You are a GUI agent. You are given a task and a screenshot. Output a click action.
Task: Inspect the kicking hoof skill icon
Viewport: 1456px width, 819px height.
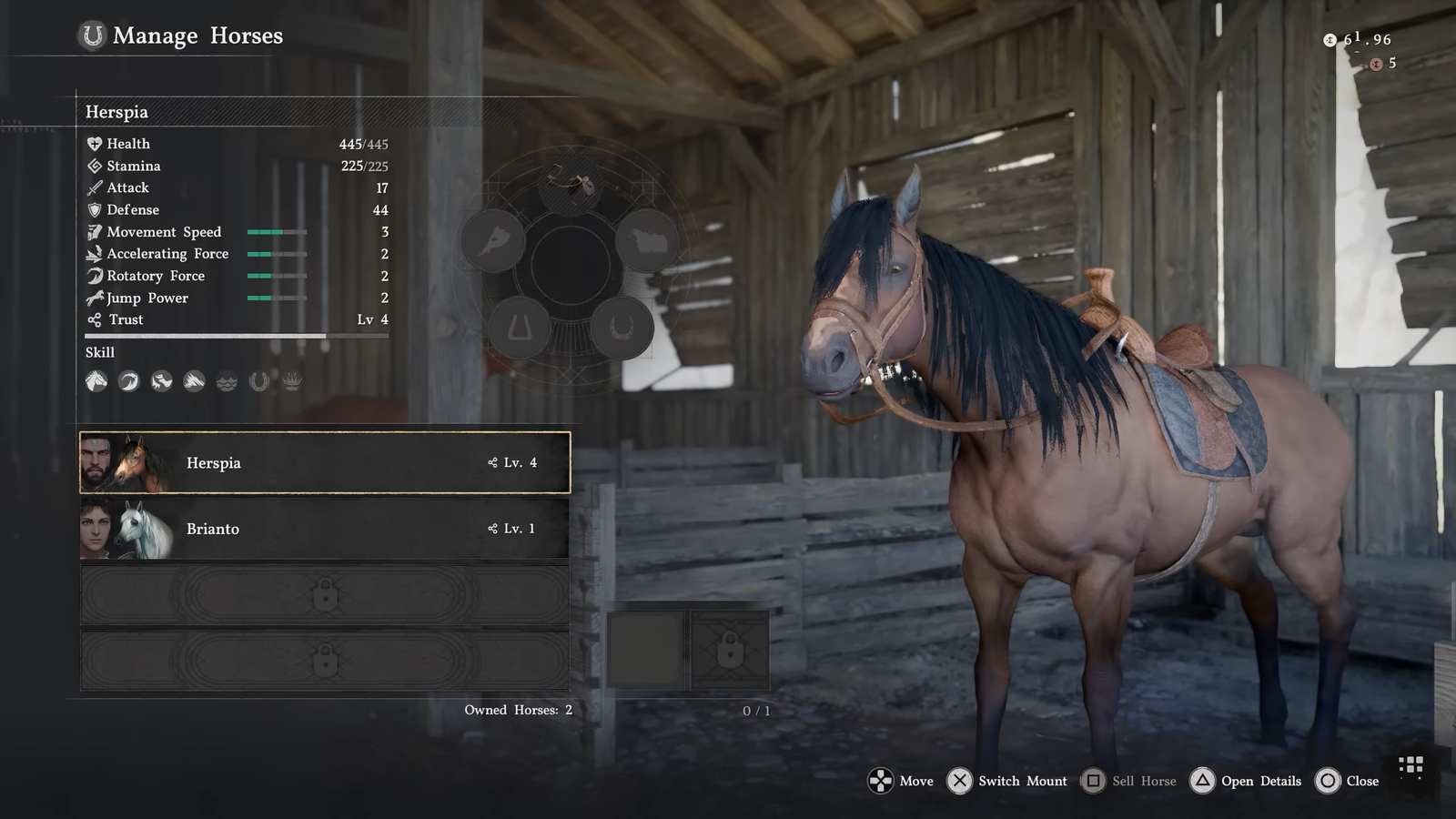[161, 381]
